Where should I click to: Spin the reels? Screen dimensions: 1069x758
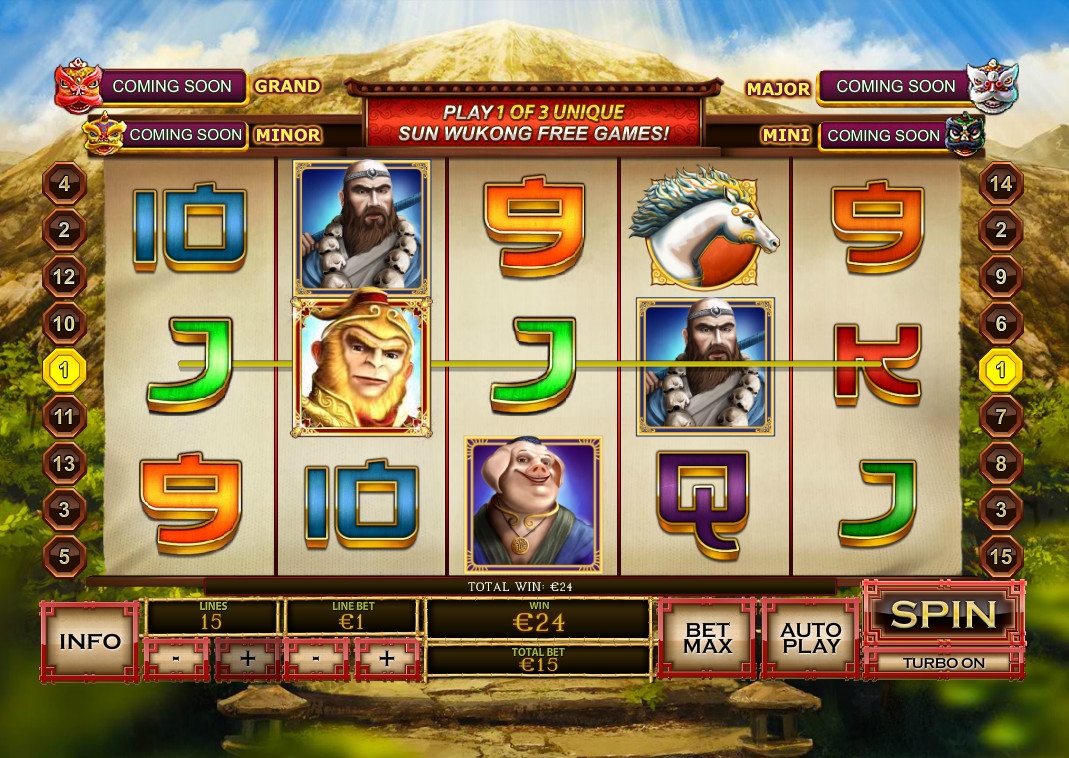pyautogui.click(x=944, y=614)
